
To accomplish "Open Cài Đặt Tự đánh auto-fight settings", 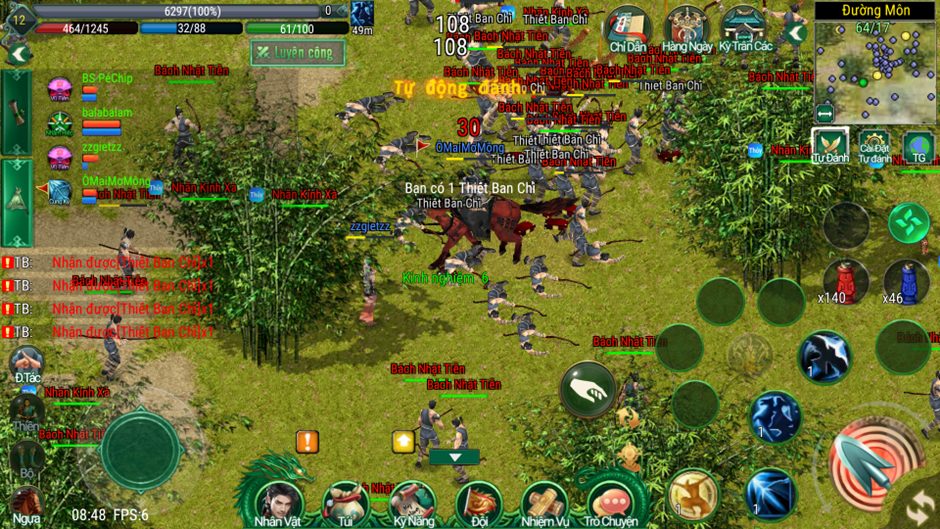I will tap(874, 147).
